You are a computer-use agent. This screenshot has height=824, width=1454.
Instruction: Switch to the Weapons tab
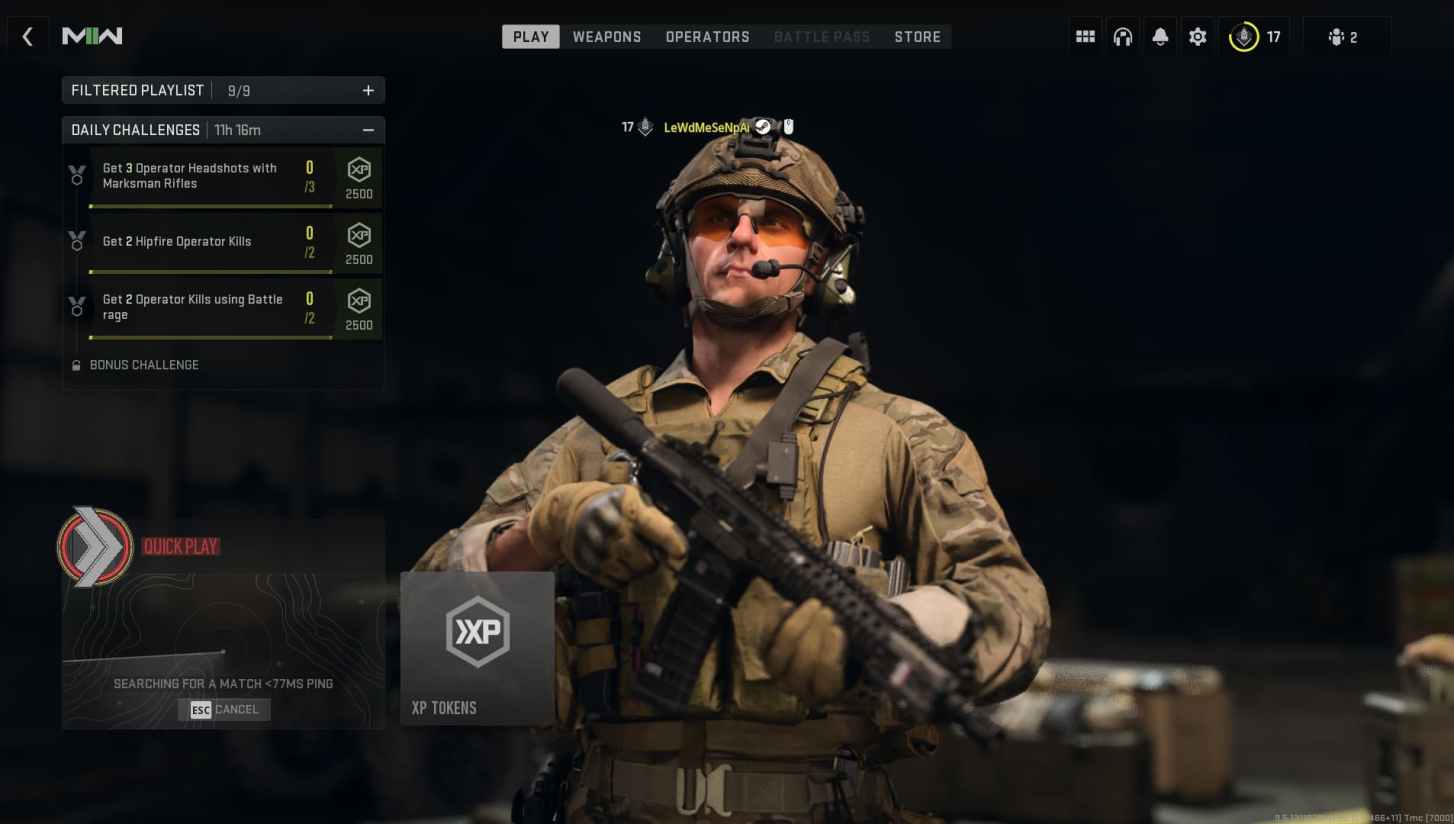coord(606,36)
